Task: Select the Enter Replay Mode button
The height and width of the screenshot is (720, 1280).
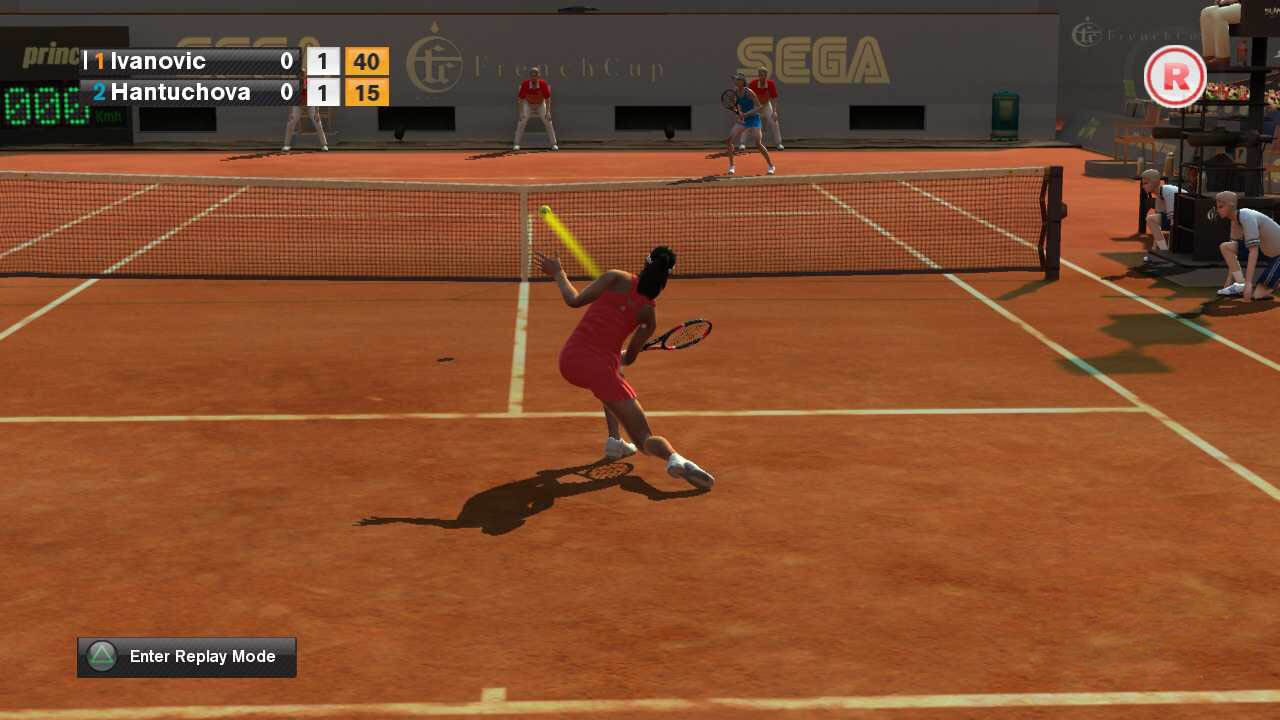Action: (187, 657)
